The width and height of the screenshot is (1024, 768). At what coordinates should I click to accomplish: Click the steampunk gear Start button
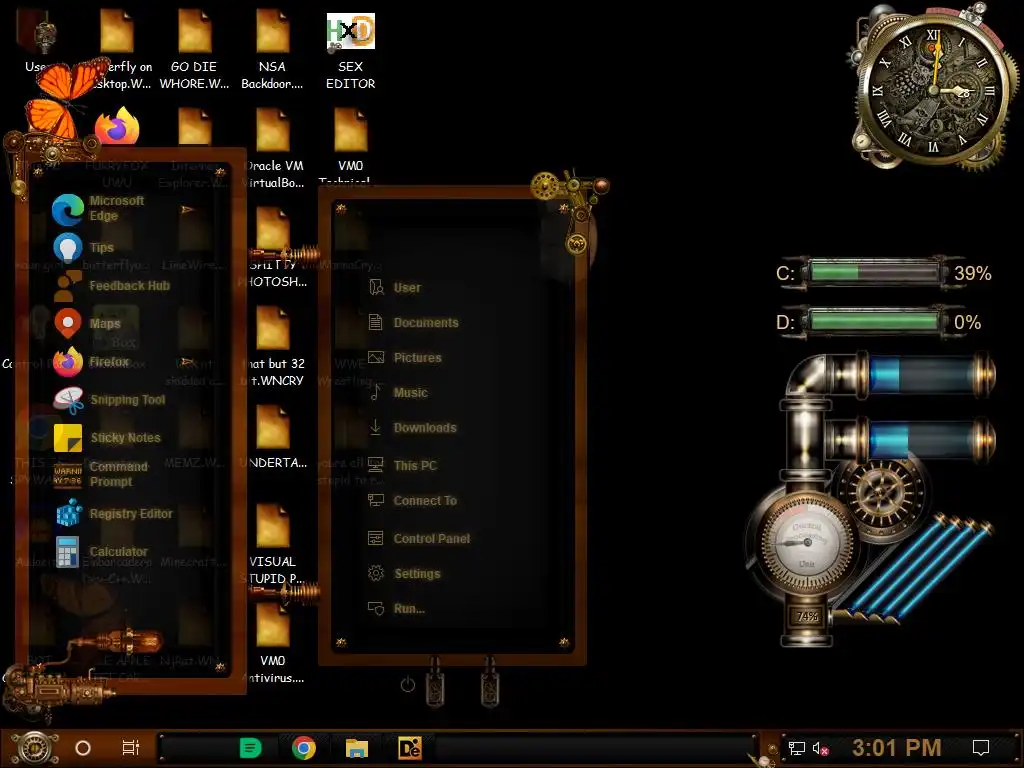coord(33,747)
